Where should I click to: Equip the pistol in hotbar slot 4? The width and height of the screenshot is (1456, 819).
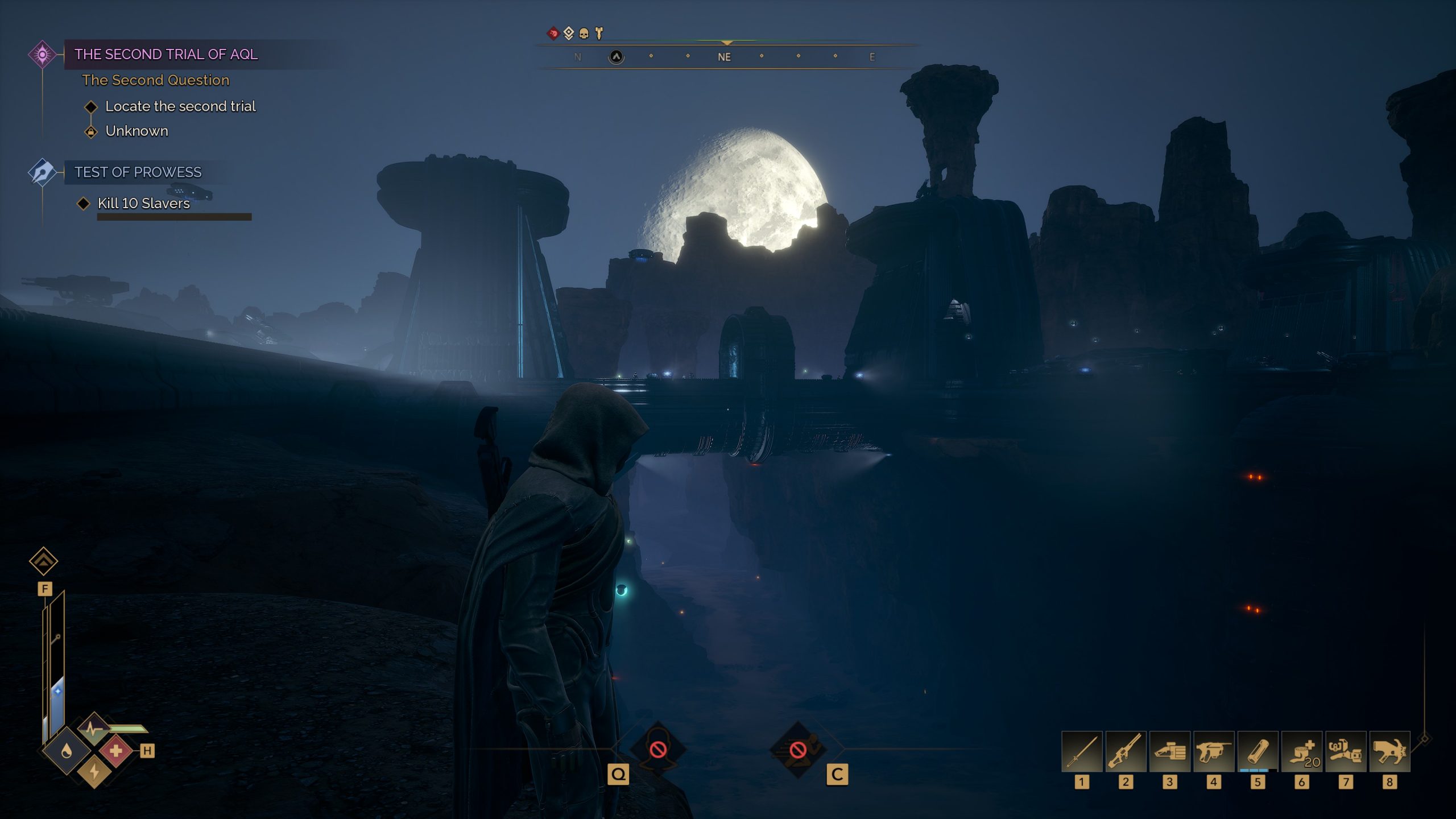coord(1213,751)
